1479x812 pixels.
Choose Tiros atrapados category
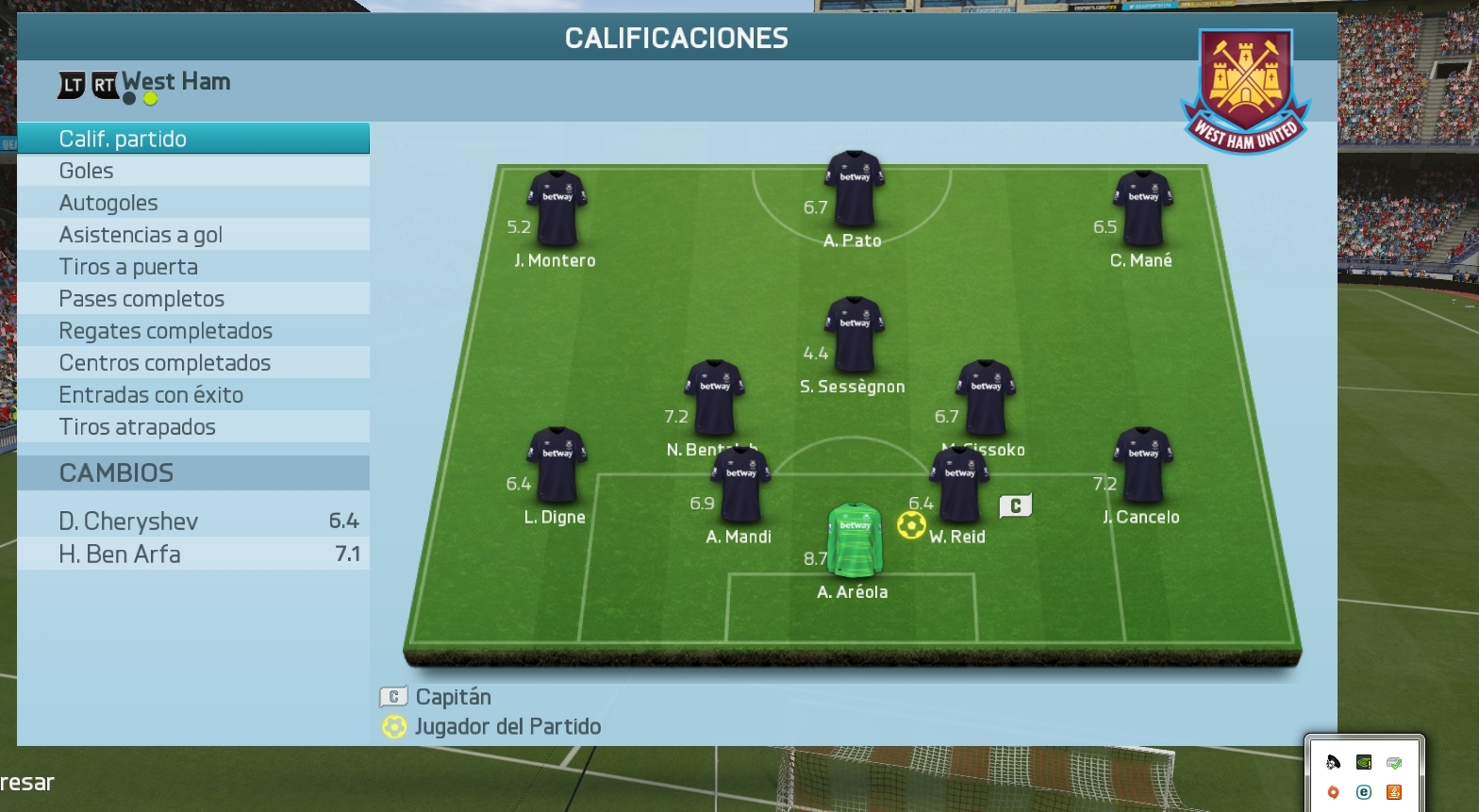(193, 427)
